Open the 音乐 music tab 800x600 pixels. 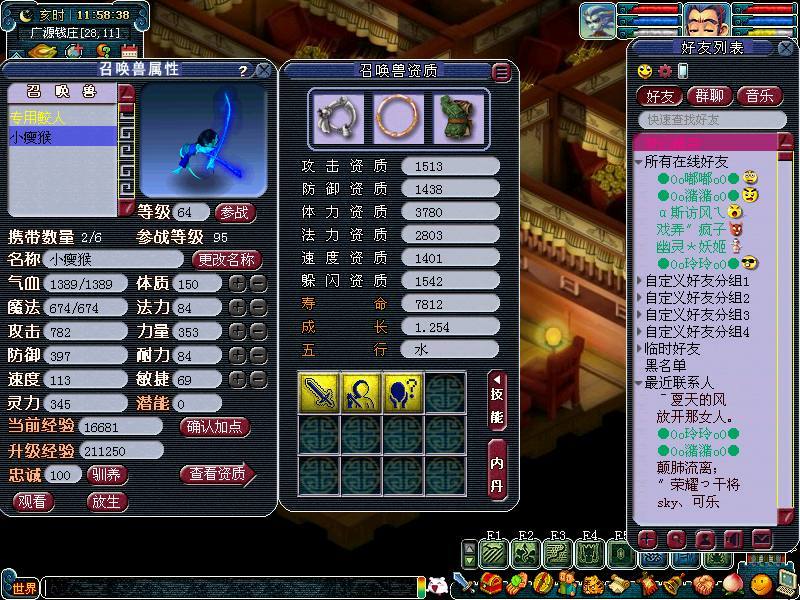pyautogui.click(x=759, y=96)
